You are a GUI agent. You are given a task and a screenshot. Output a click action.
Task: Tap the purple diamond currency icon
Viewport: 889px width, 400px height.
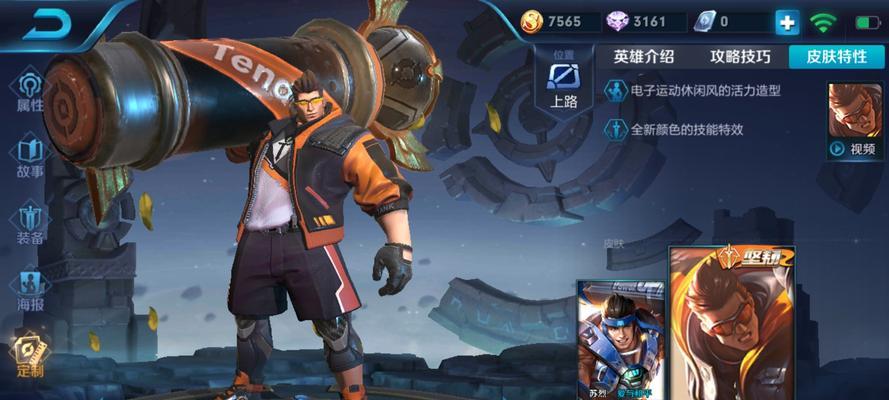coord(618,21)
